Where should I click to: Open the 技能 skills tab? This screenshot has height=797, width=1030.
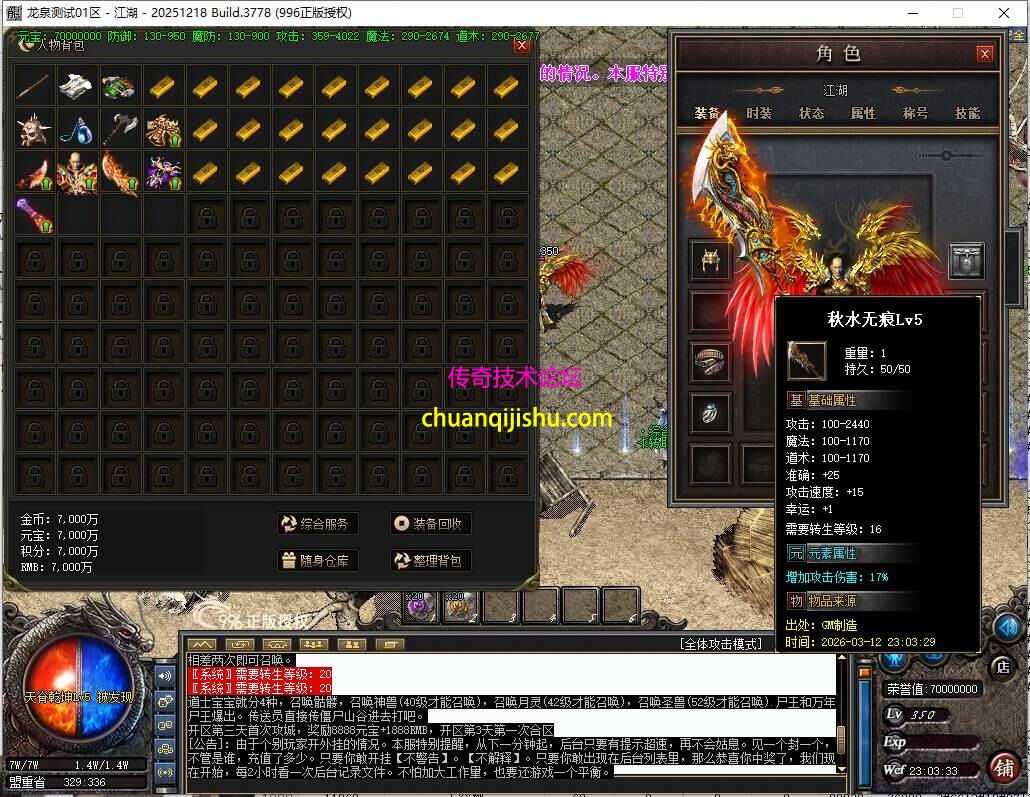click(967, 113)
